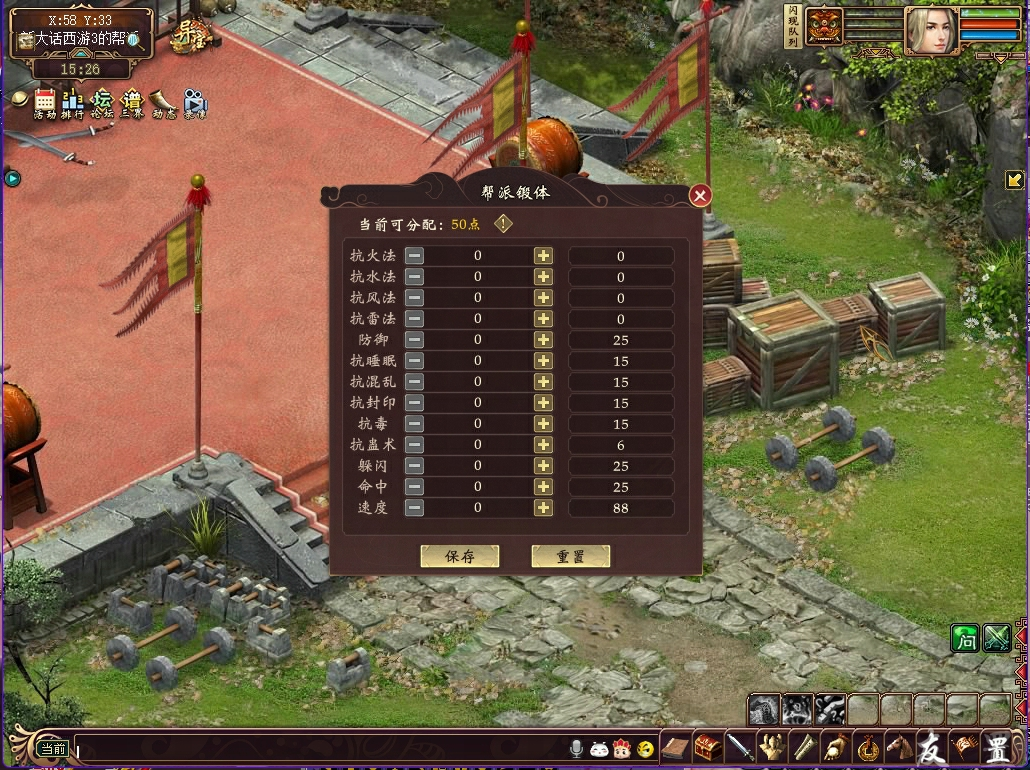
Task: Reduce 抗混乱 with the minus button
Action: 414,382
